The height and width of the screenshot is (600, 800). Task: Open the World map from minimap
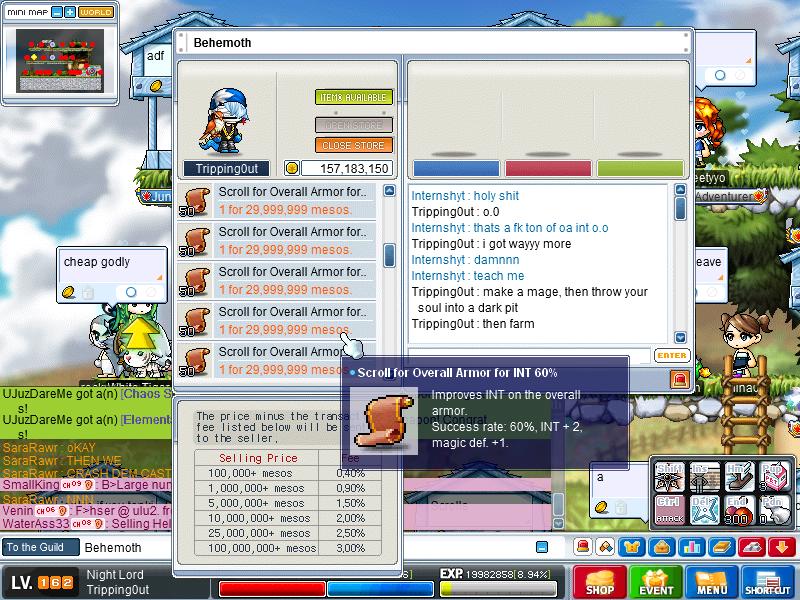click(96, 12)
